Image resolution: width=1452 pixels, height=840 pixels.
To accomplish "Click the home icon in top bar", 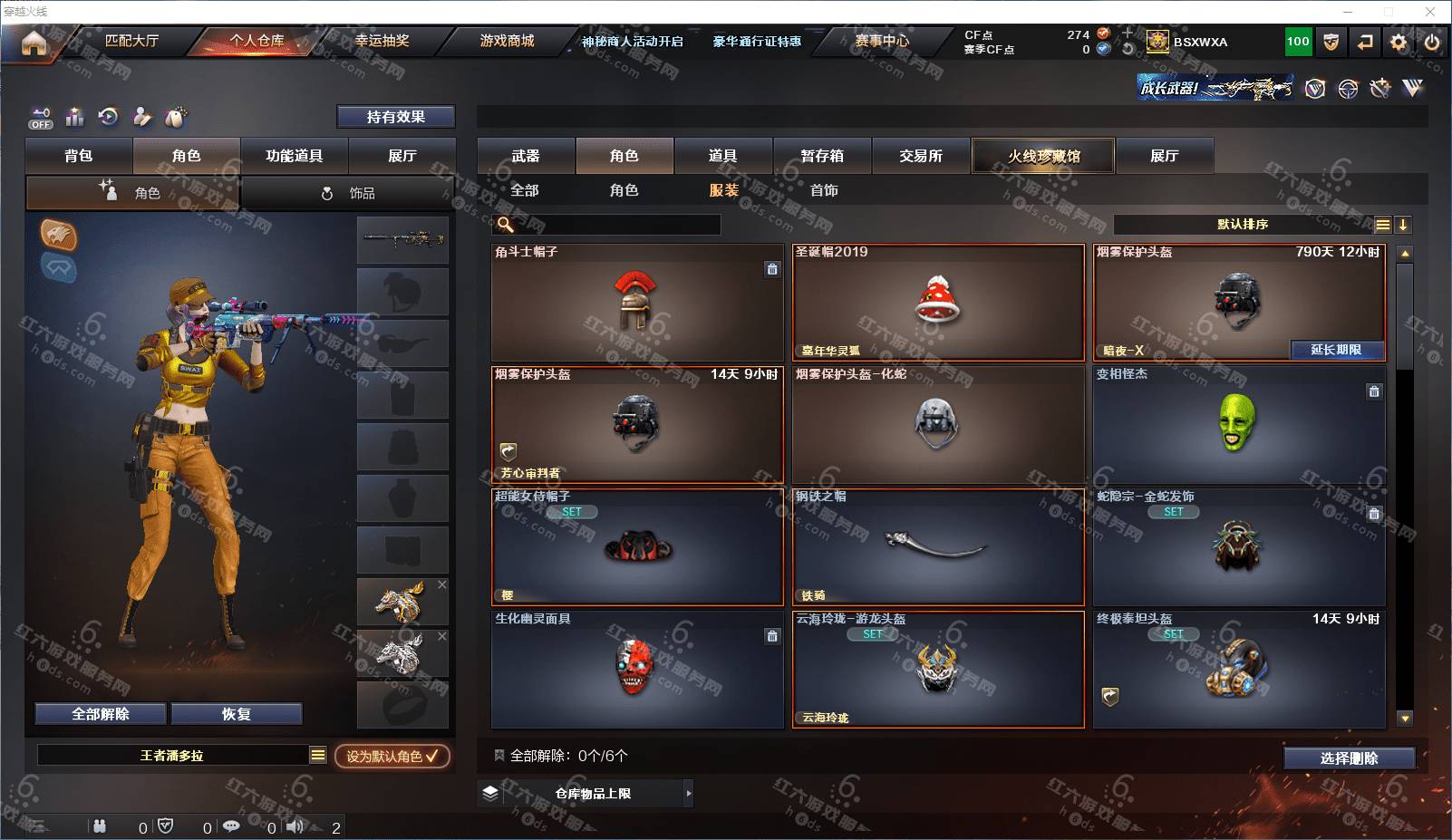I will (x=34, y=43).
